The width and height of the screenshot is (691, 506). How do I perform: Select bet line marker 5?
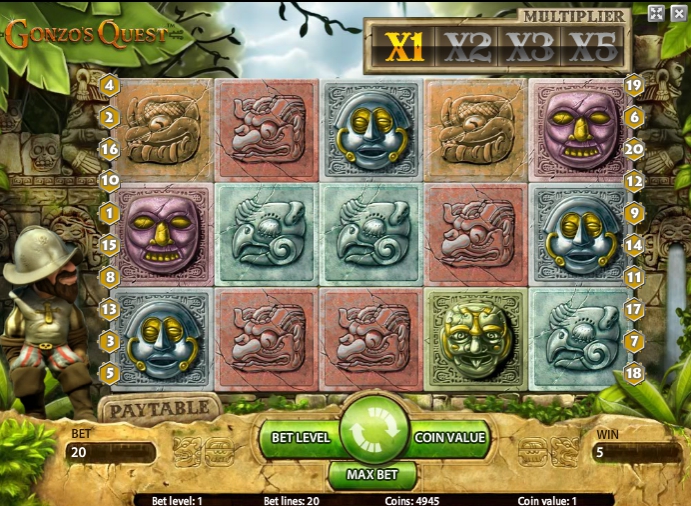[110, 373]
